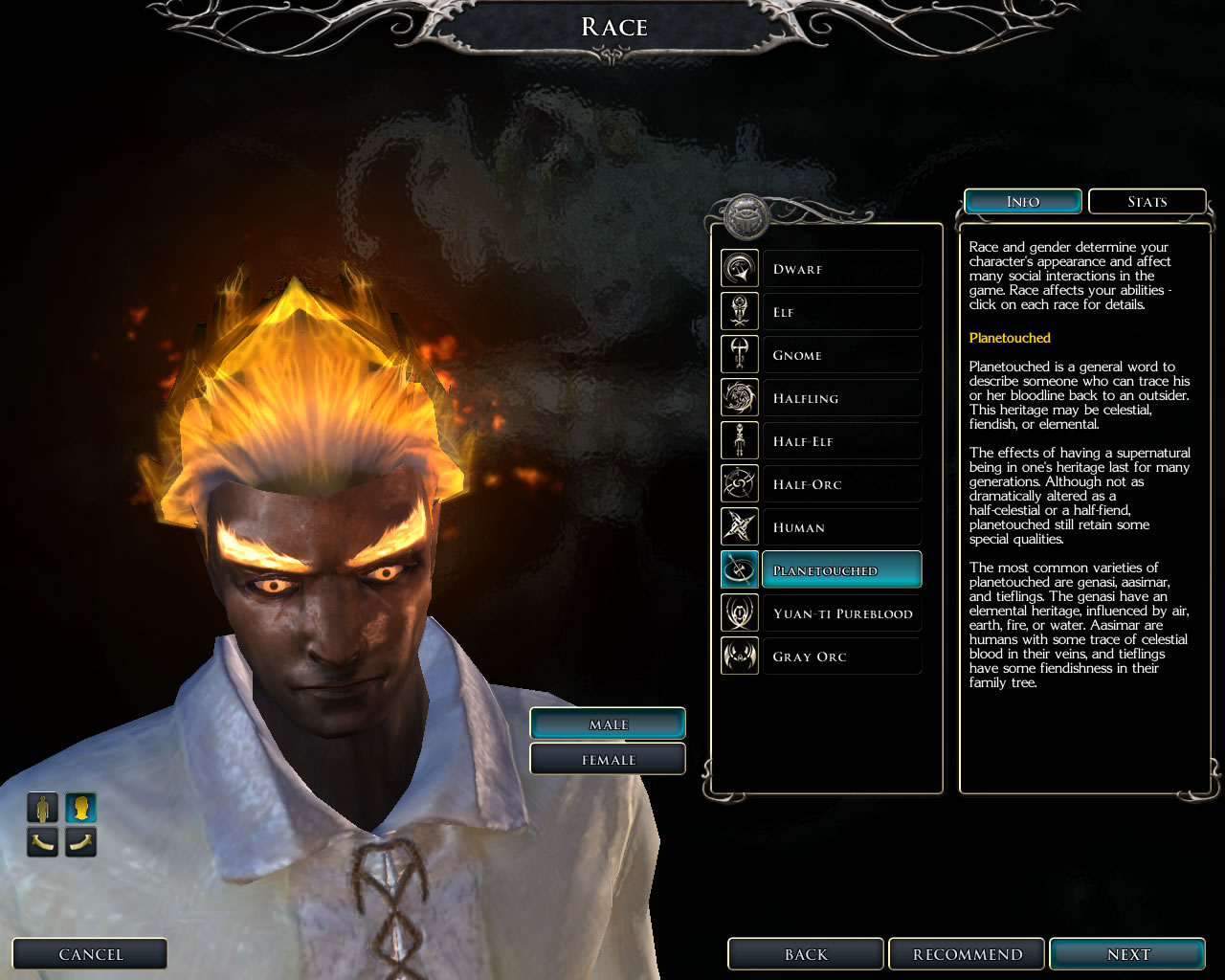The image size is (1225, 980).
Task: Go Back to the previous step
Action: click(806, 954)
